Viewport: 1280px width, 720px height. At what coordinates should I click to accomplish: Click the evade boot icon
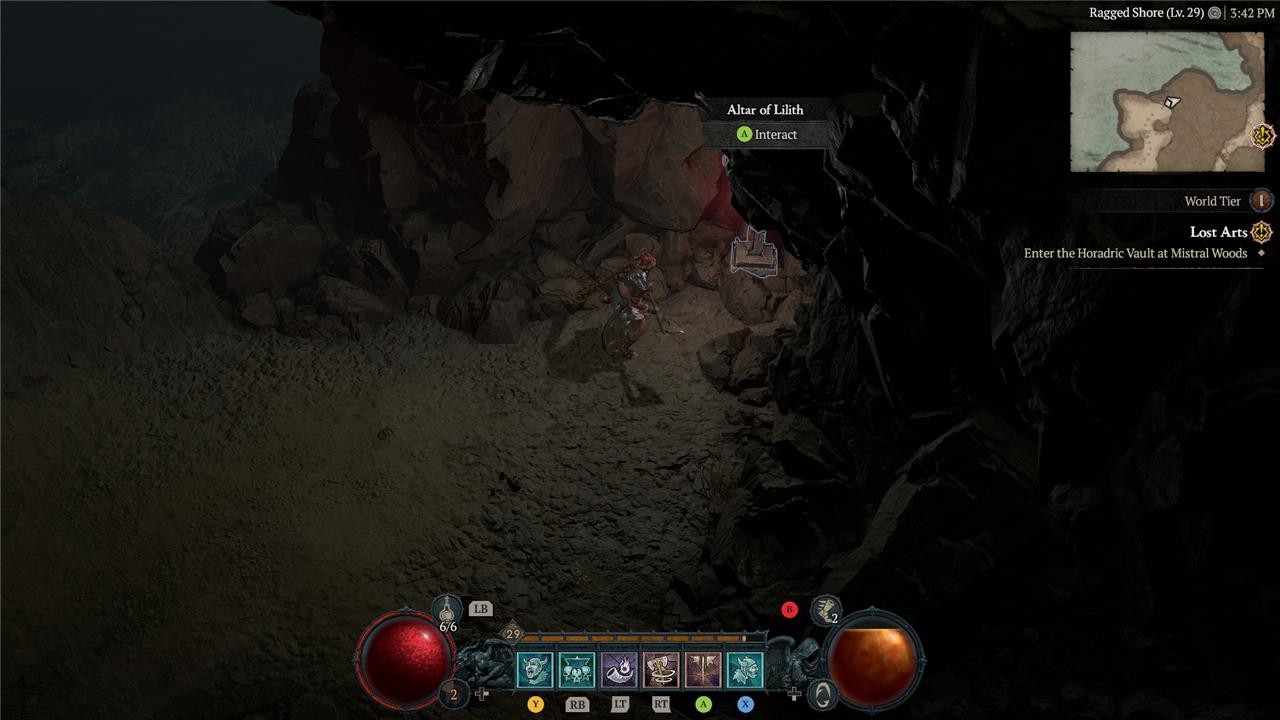(824, 608)
